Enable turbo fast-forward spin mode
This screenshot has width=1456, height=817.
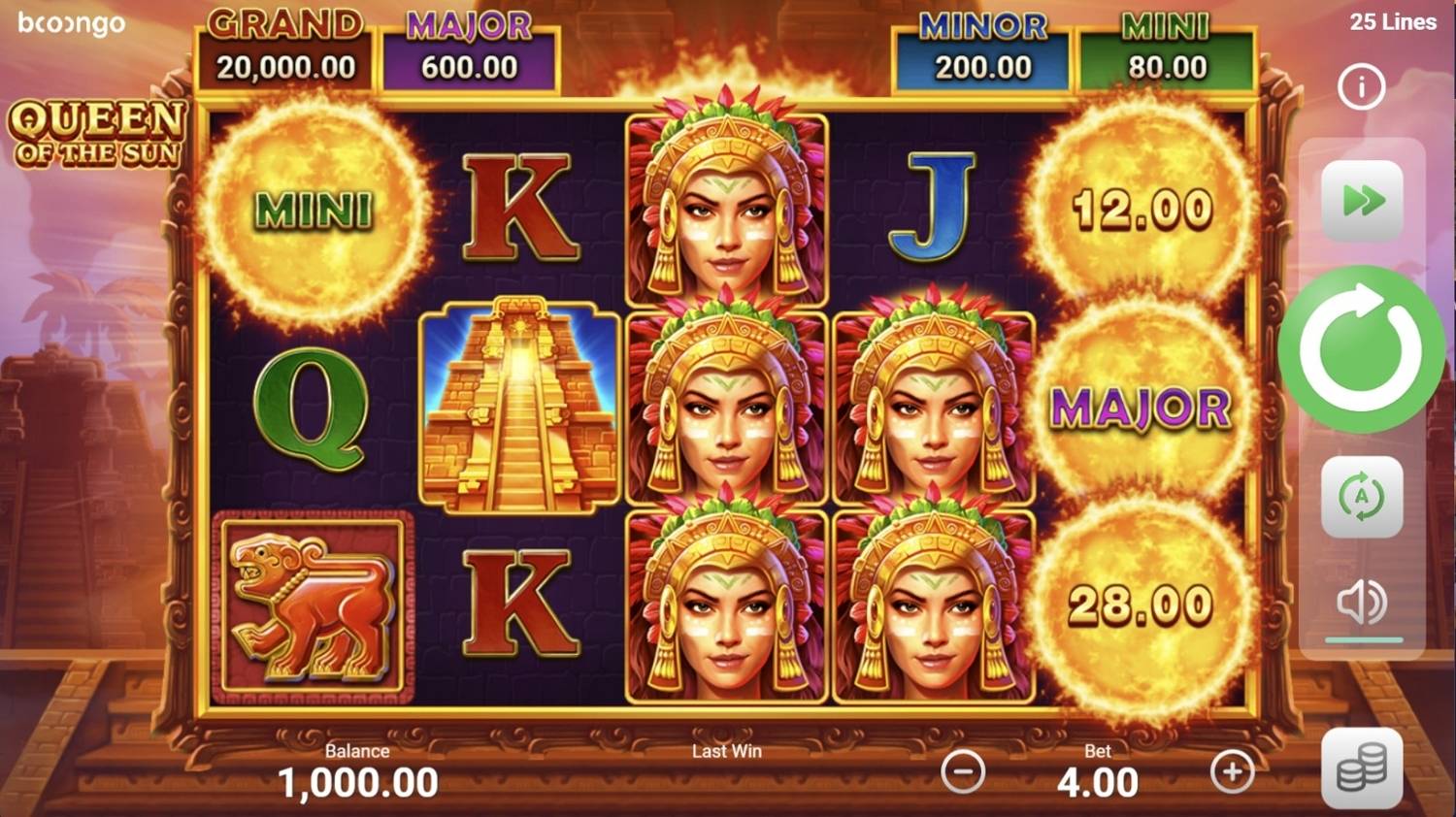click(x=1362, y=201)
